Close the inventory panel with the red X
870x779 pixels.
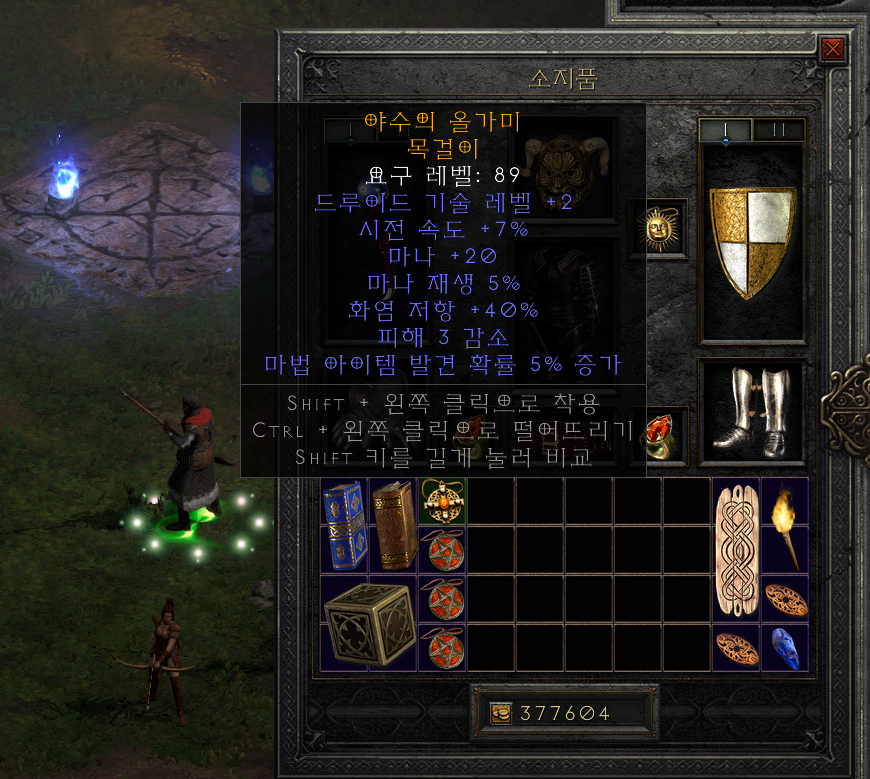click(832, 49)
